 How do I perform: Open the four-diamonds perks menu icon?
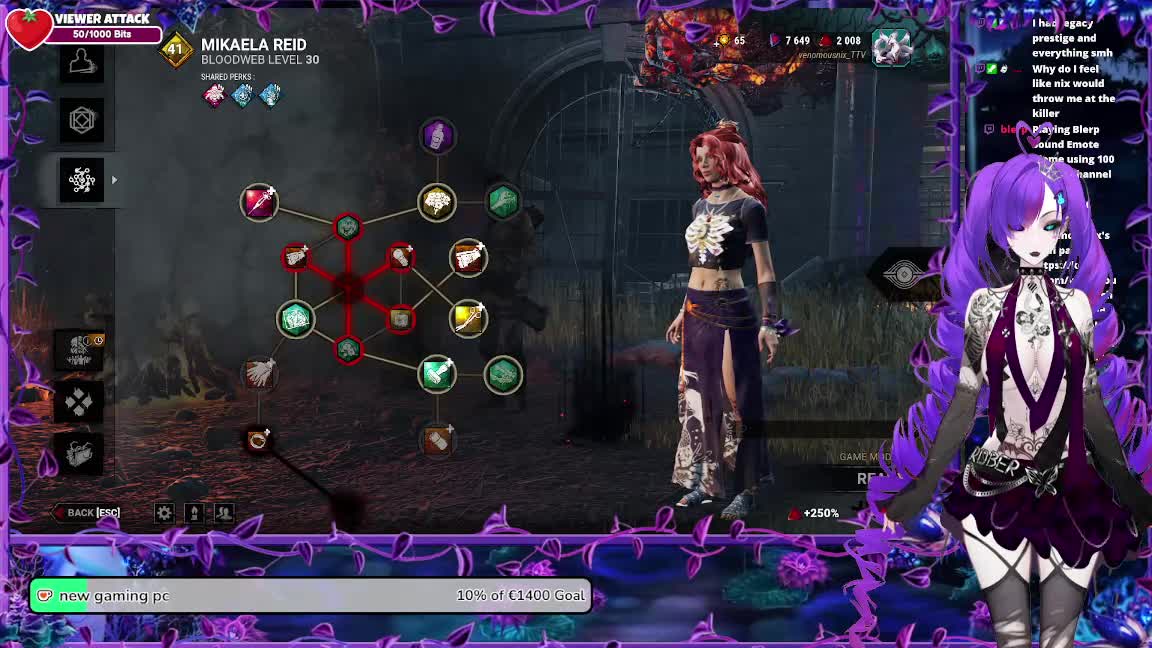click(79, 403)
